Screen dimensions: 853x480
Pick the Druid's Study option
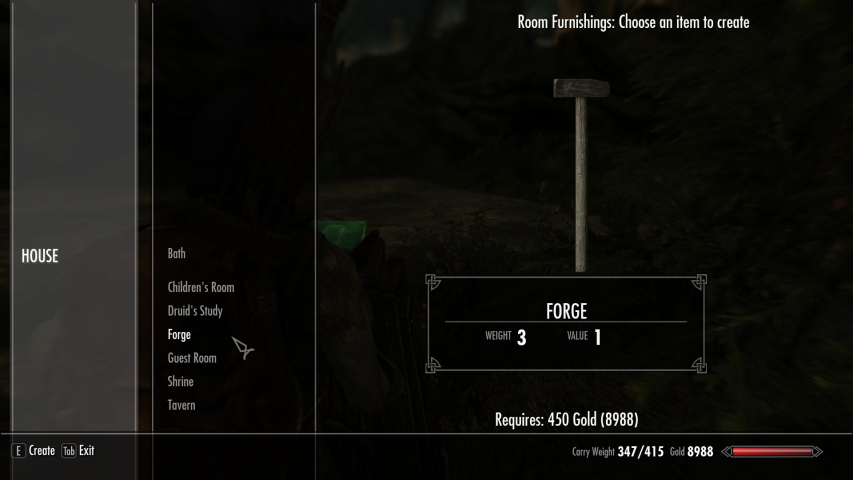point(195,311)
